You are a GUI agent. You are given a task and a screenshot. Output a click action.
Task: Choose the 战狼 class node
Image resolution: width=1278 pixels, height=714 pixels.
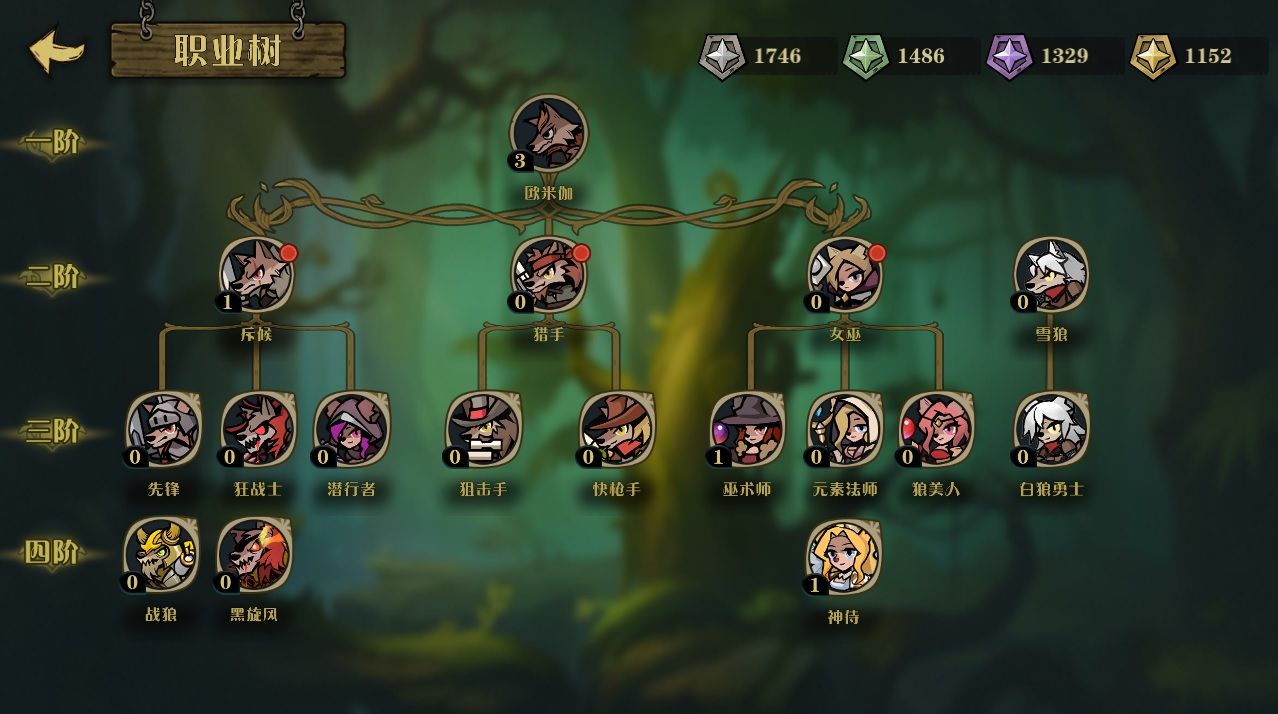pyautogui.click(x=162, y=555)
